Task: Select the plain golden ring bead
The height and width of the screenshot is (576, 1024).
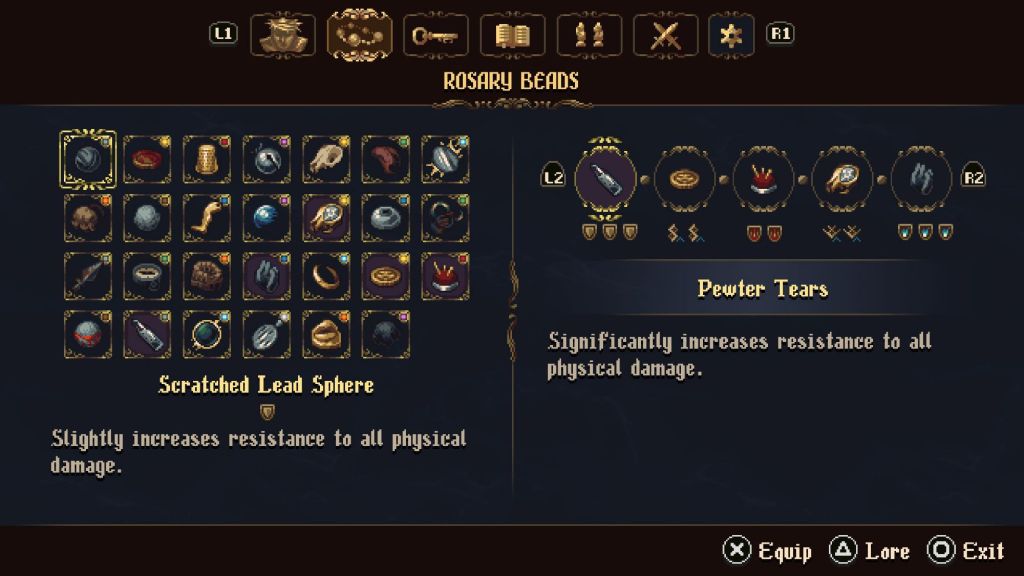Action: coord(327,276)
